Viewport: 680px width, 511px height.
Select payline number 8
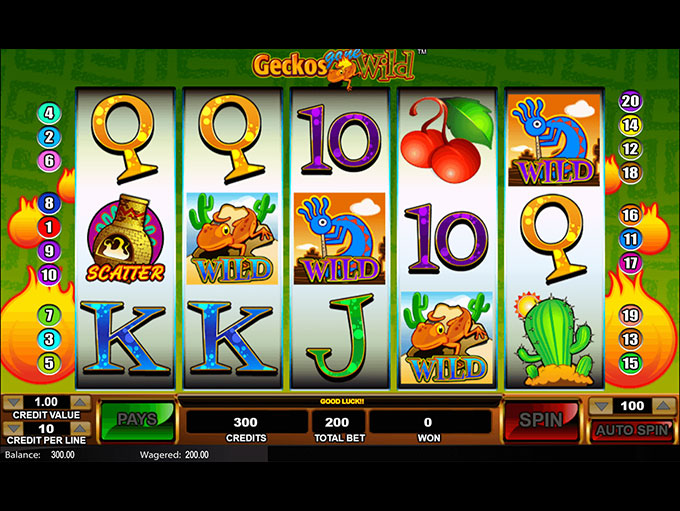(48, 204)
